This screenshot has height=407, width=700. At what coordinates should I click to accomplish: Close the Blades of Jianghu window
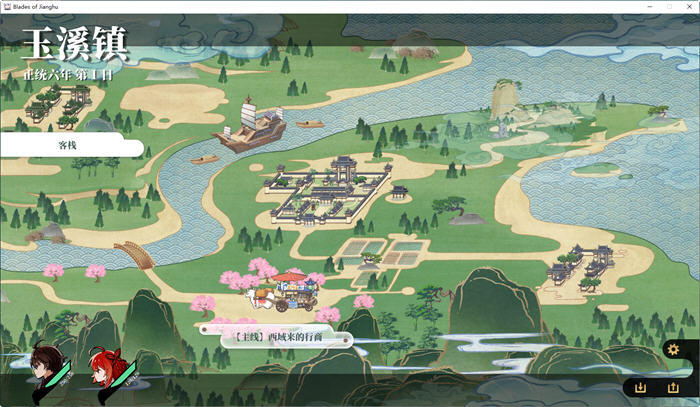click(683, 6)
